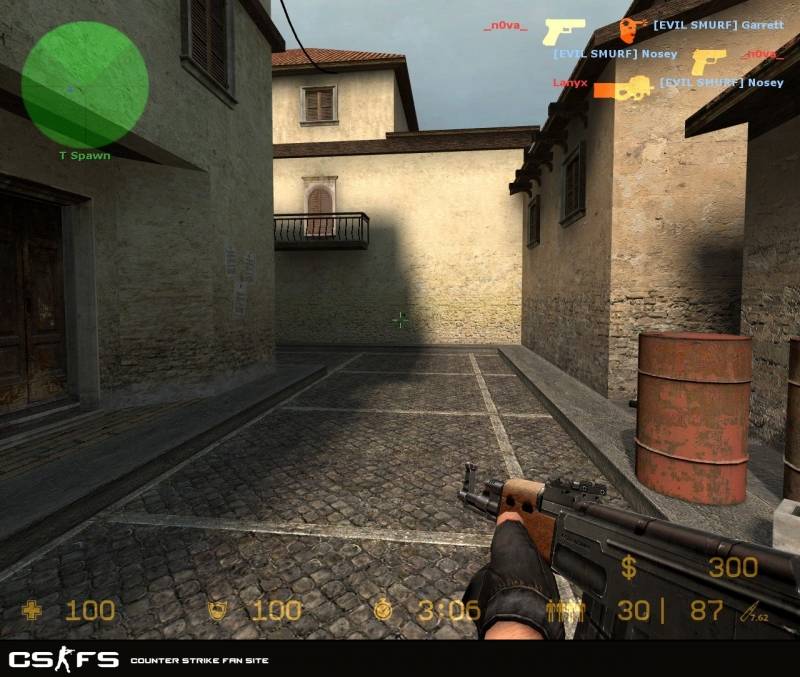Select the armor shield icon
The image size is (800, 677).
click(x=216, y=610)
